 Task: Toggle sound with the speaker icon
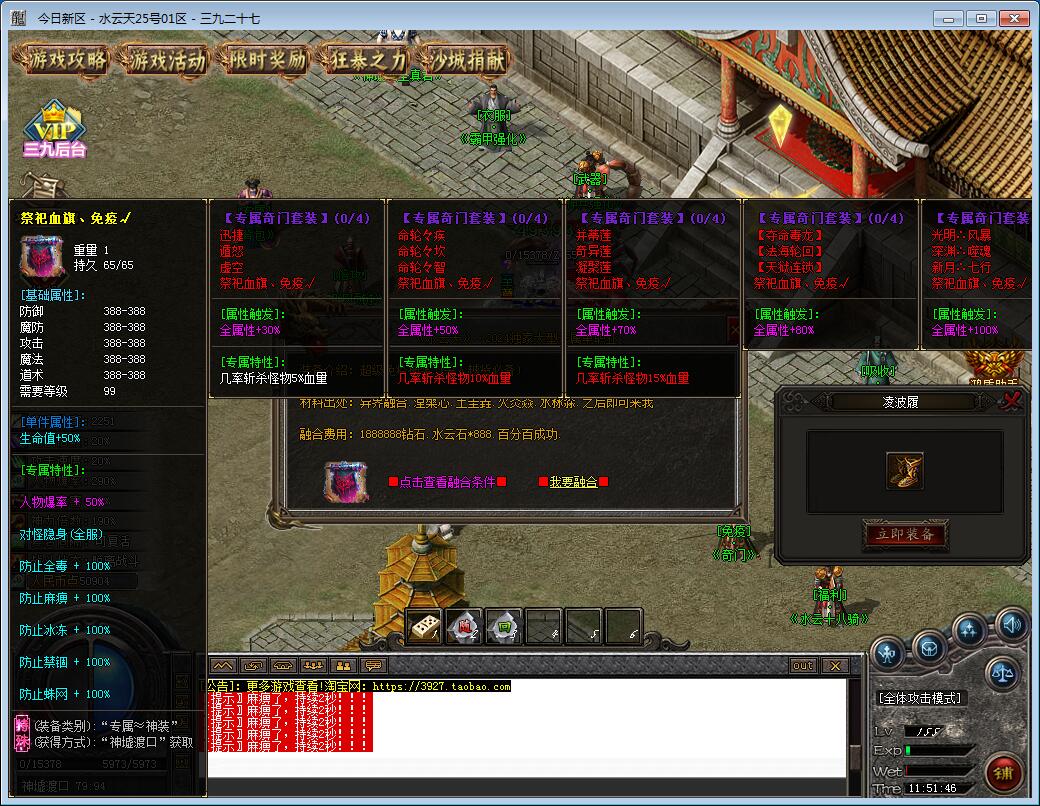click(1011, 625)
